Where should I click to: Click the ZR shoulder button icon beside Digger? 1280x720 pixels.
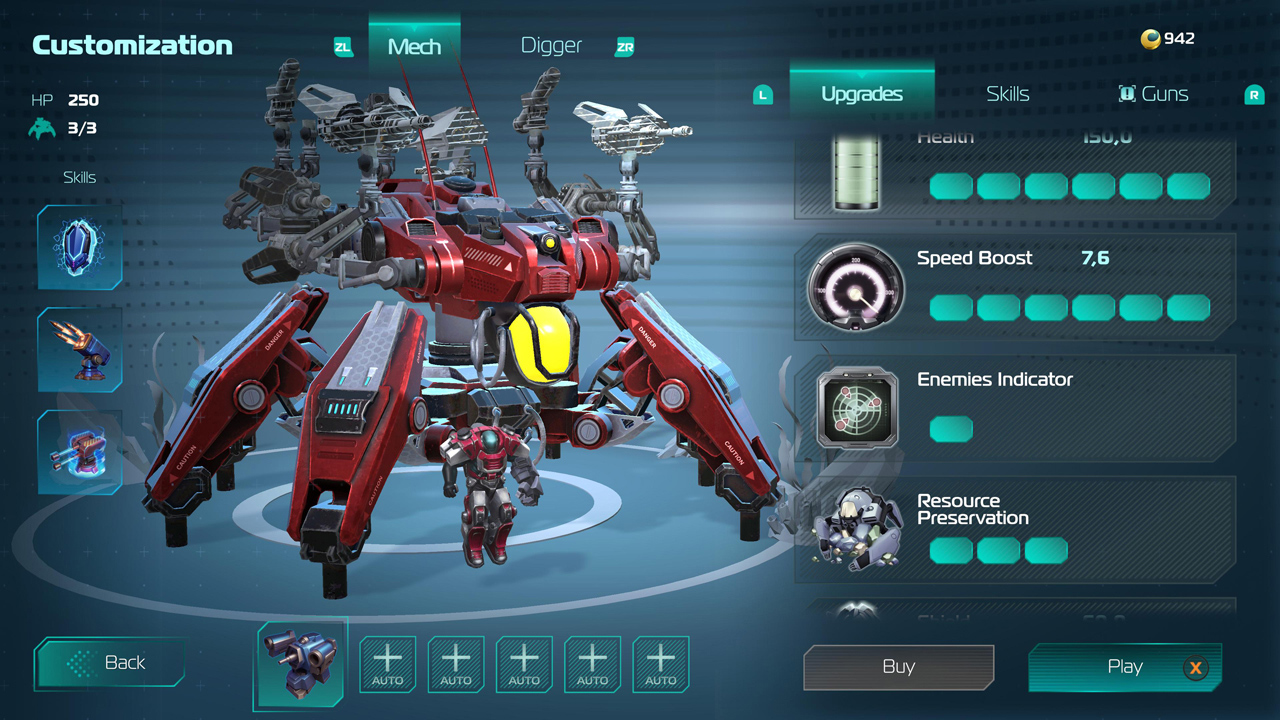[624, 46]
